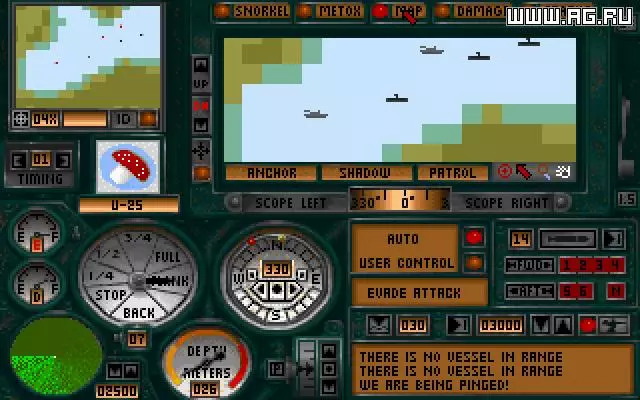Viewport: 640px width, 400px height.
Task: Set the Patrol order
Action: pyautogui.click(x=452, y=173)
